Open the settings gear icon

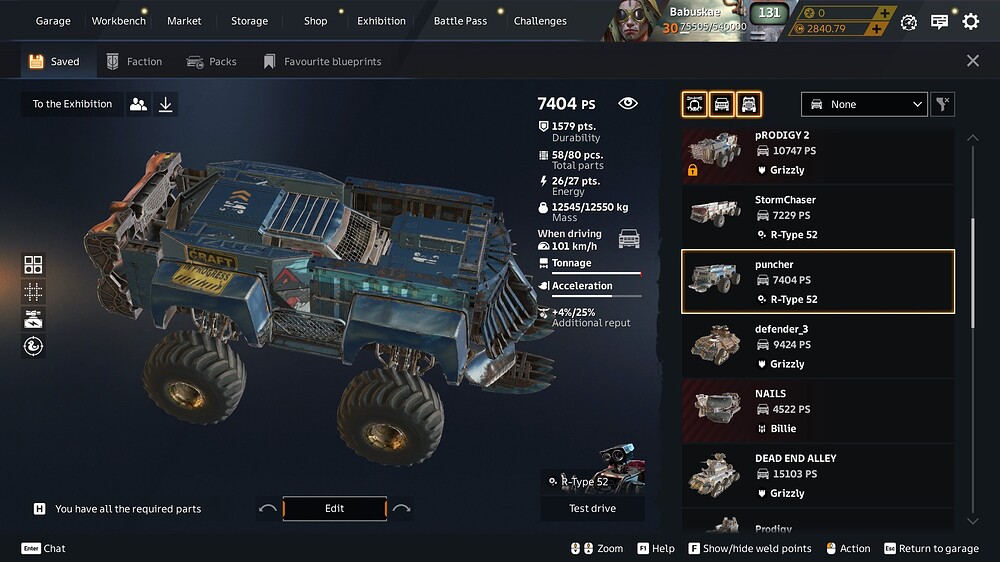pyautogui.click(x=970, y=21)
